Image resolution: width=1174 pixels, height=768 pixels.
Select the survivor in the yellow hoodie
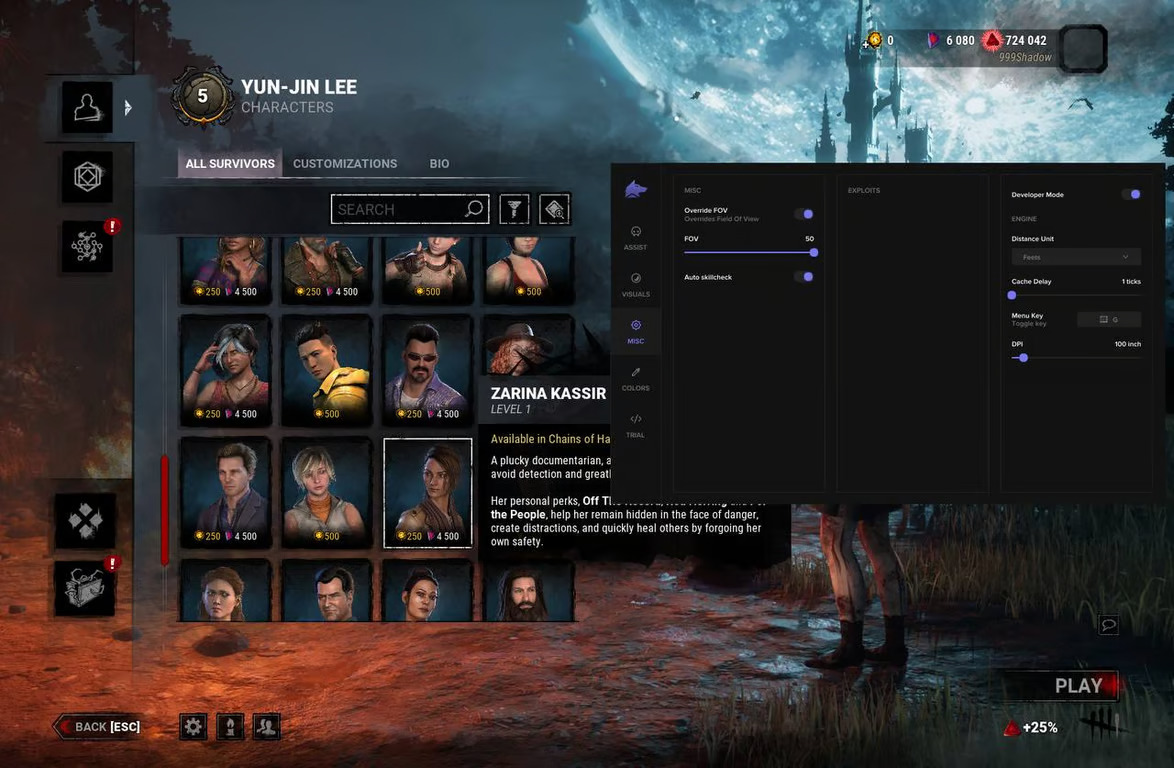click(326, 370)
